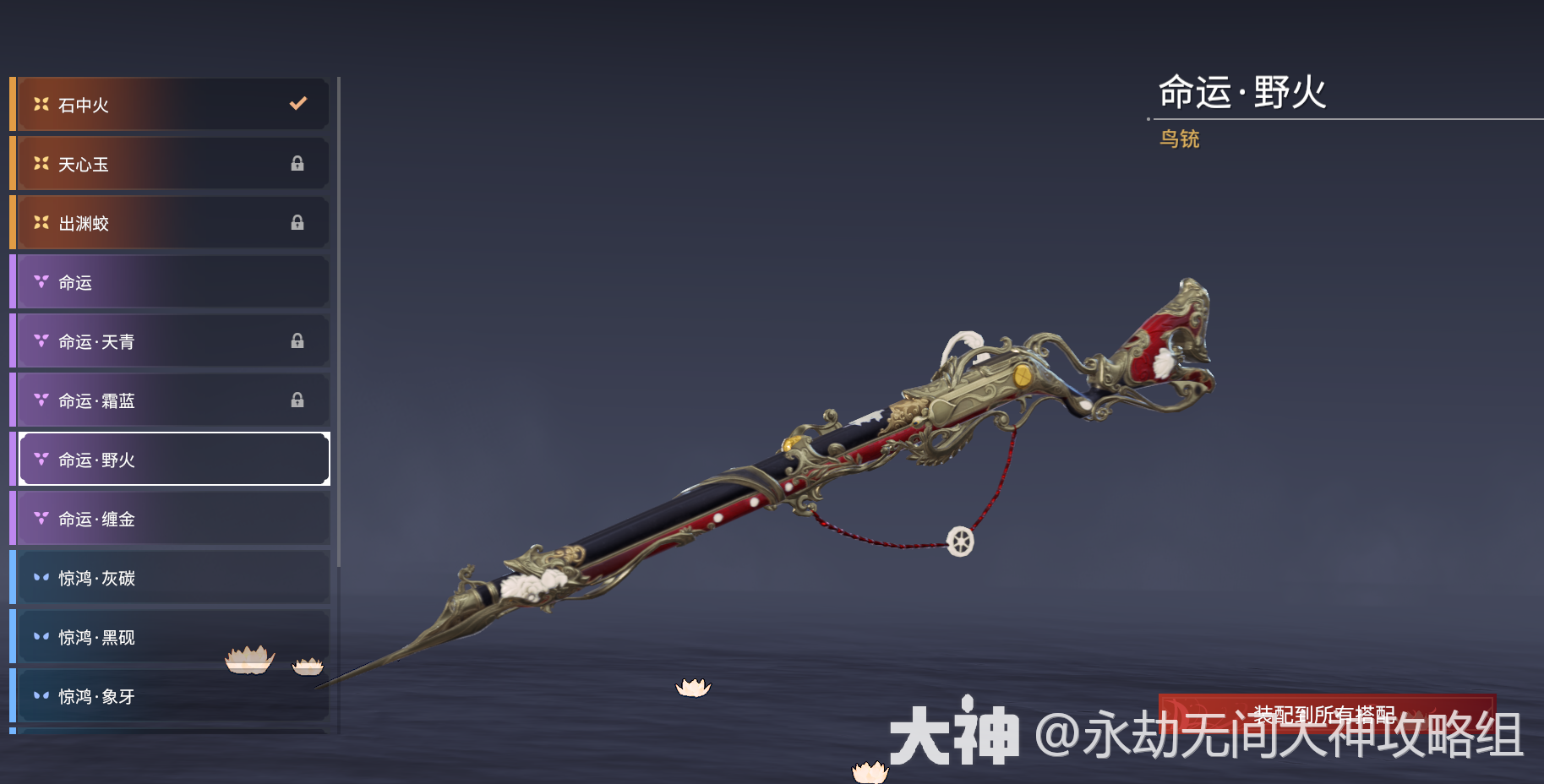Click the checkmark on the 石中火 entry
This screenshot has height=784, width=1544.
click(x=297, y=104)
